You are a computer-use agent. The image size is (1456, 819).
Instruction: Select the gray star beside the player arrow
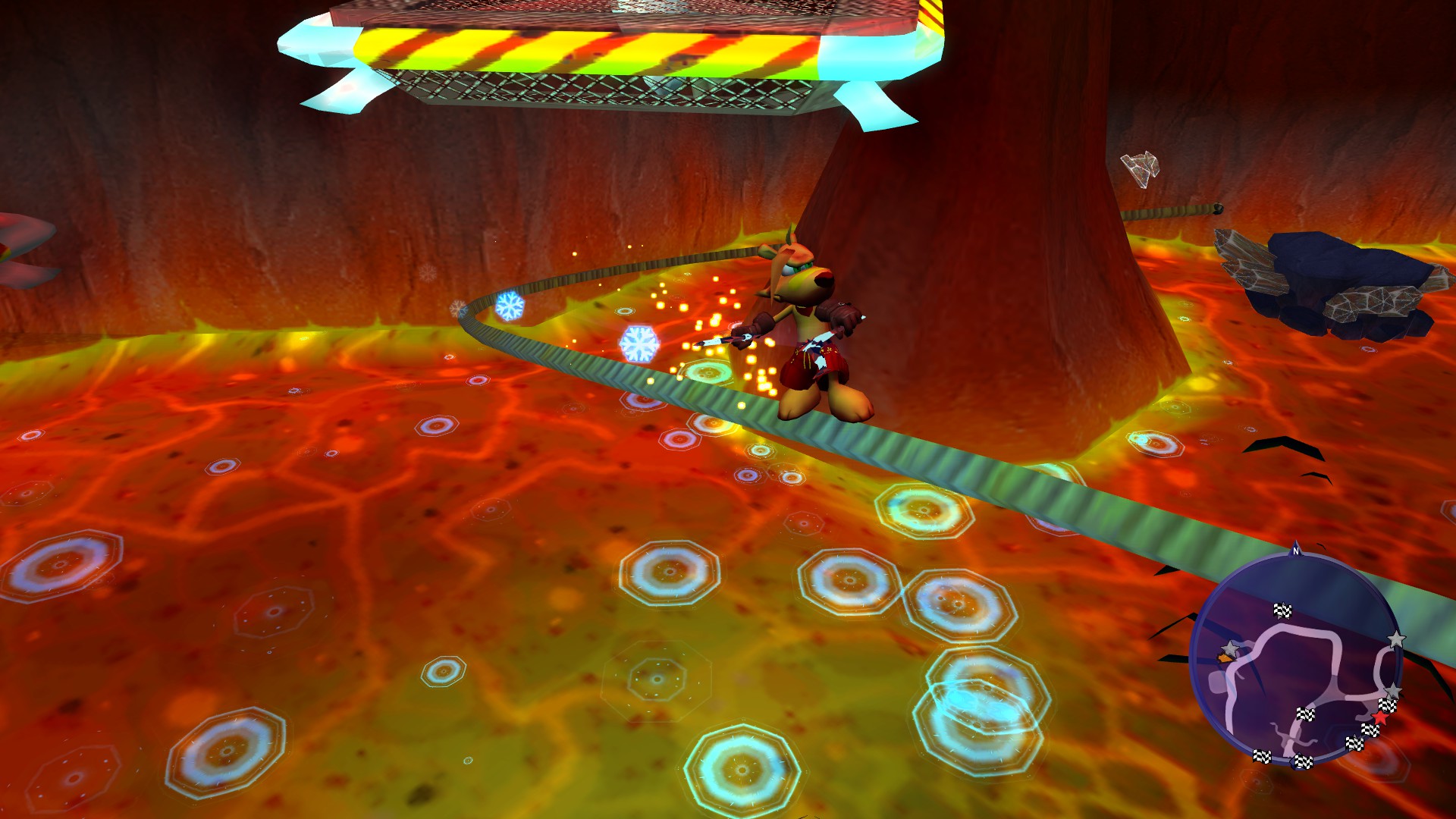point(1230,648)
